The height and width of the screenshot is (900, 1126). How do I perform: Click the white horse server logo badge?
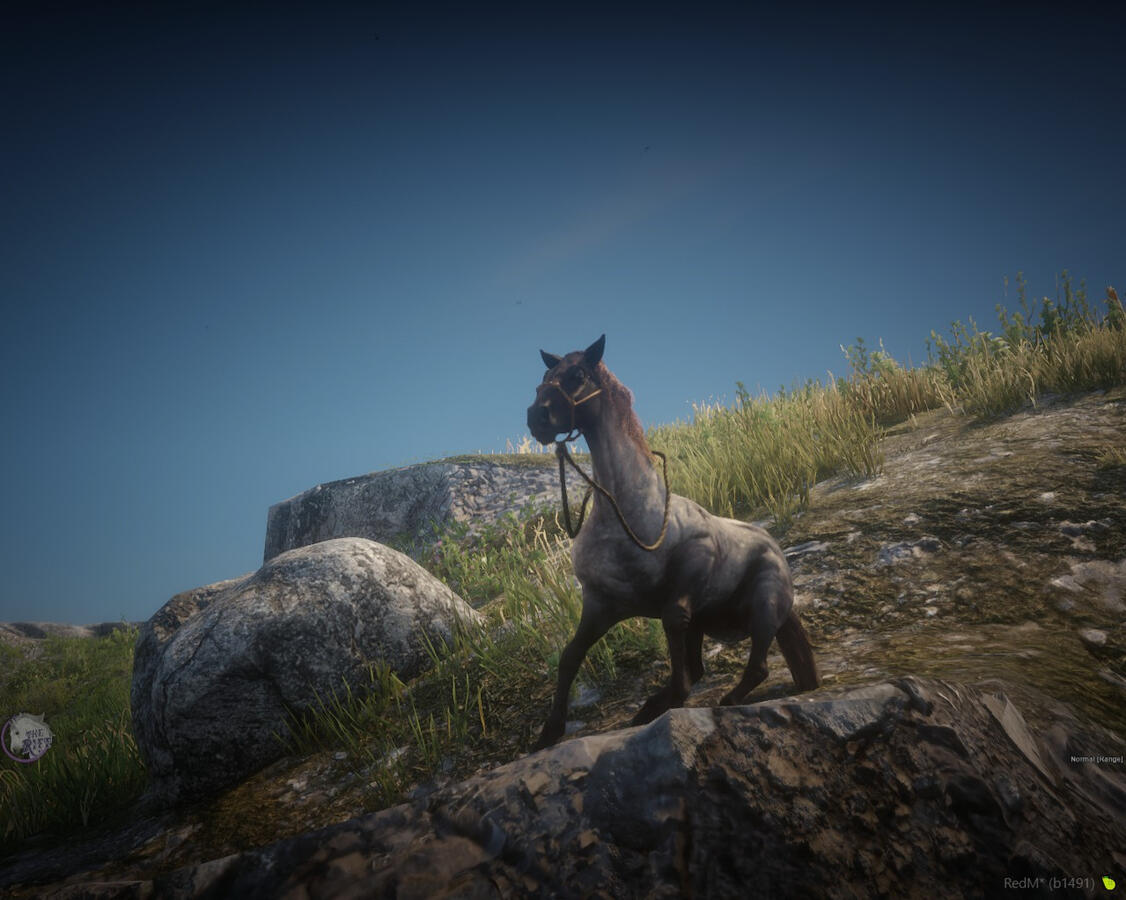(26, 738)
